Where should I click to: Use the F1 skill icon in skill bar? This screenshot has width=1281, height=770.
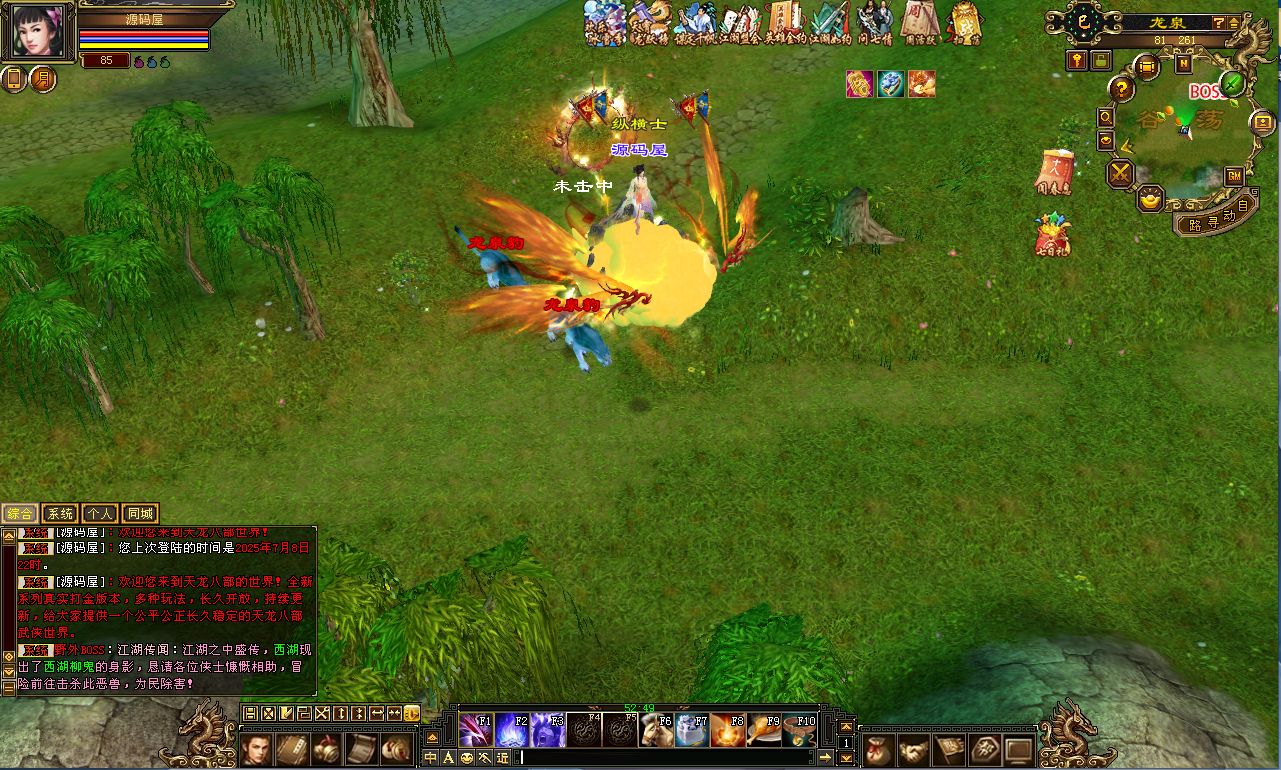tap(476, 730)
